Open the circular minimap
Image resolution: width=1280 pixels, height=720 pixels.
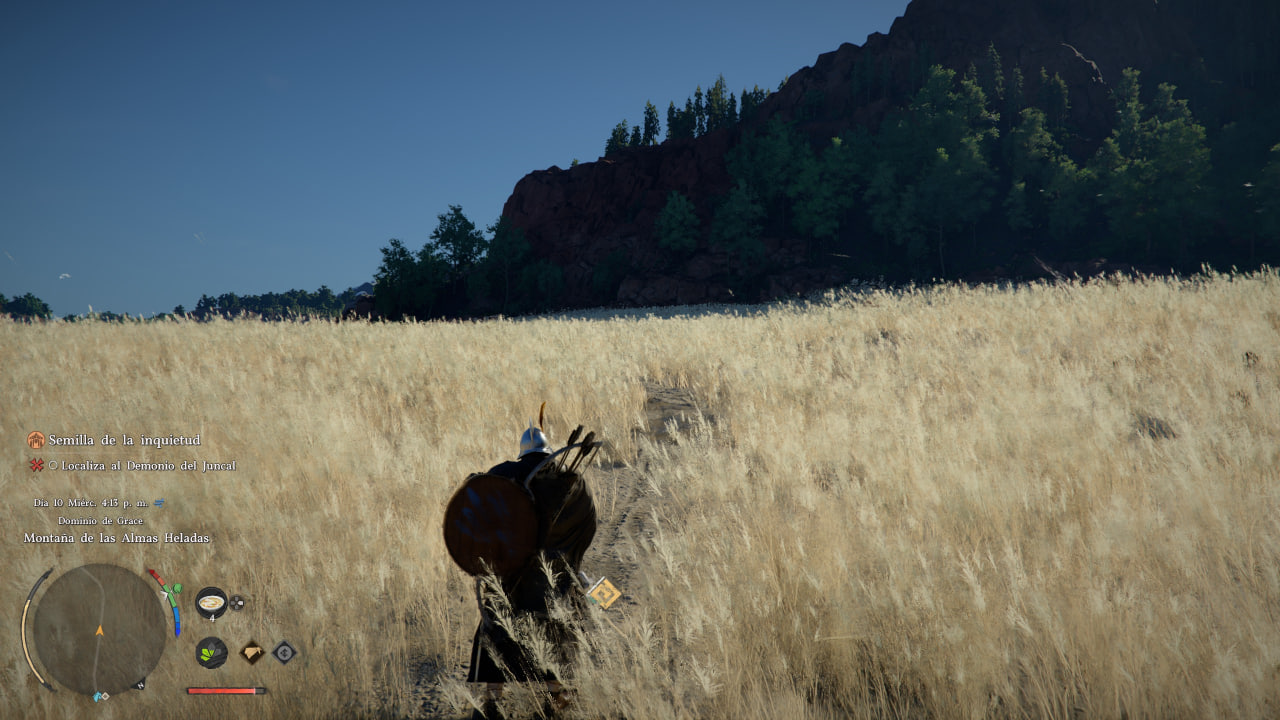[99, 629]
